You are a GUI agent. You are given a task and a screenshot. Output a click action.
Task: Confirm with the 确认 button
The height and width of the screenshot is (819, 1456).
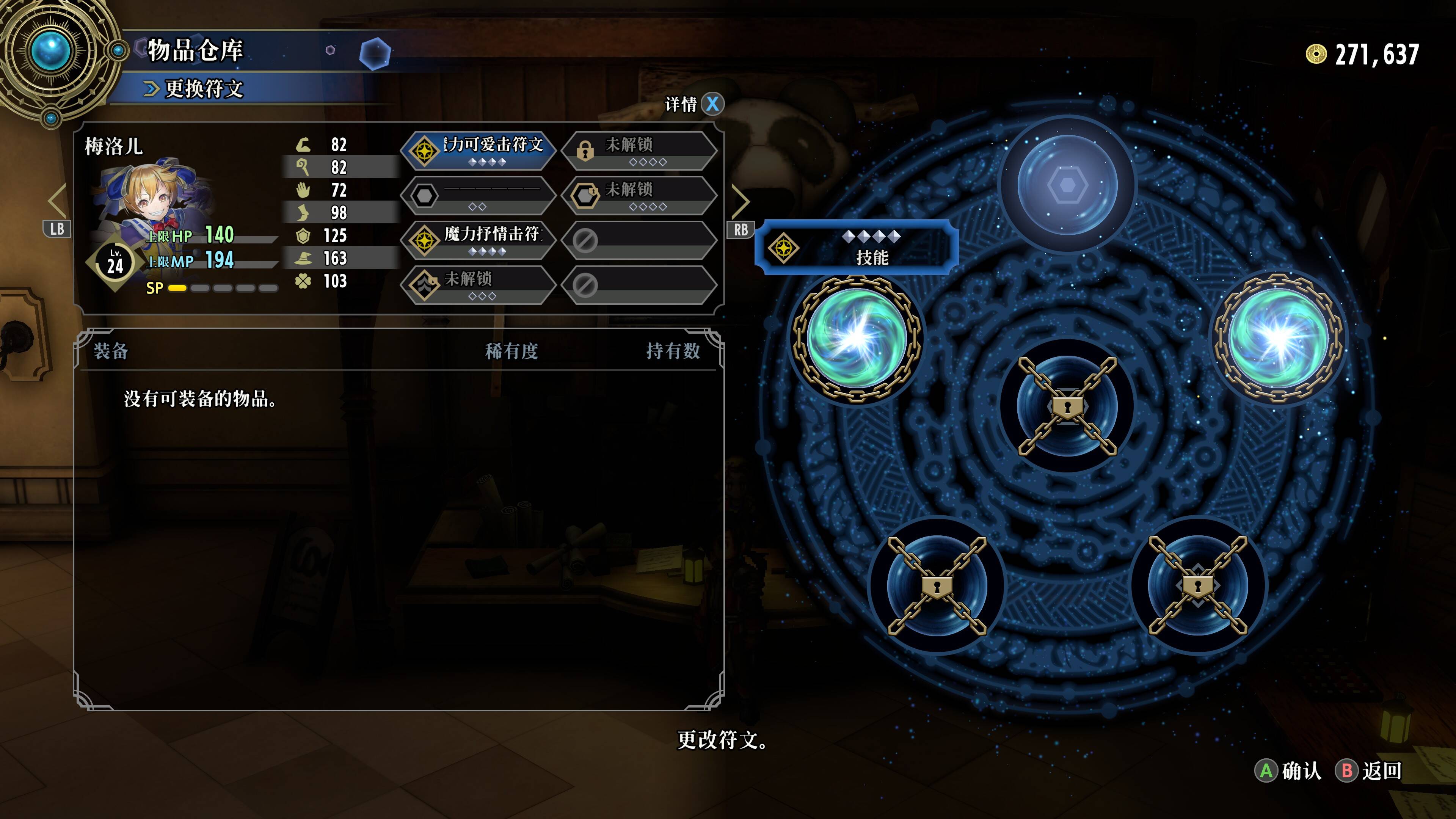click(1289, 770)
